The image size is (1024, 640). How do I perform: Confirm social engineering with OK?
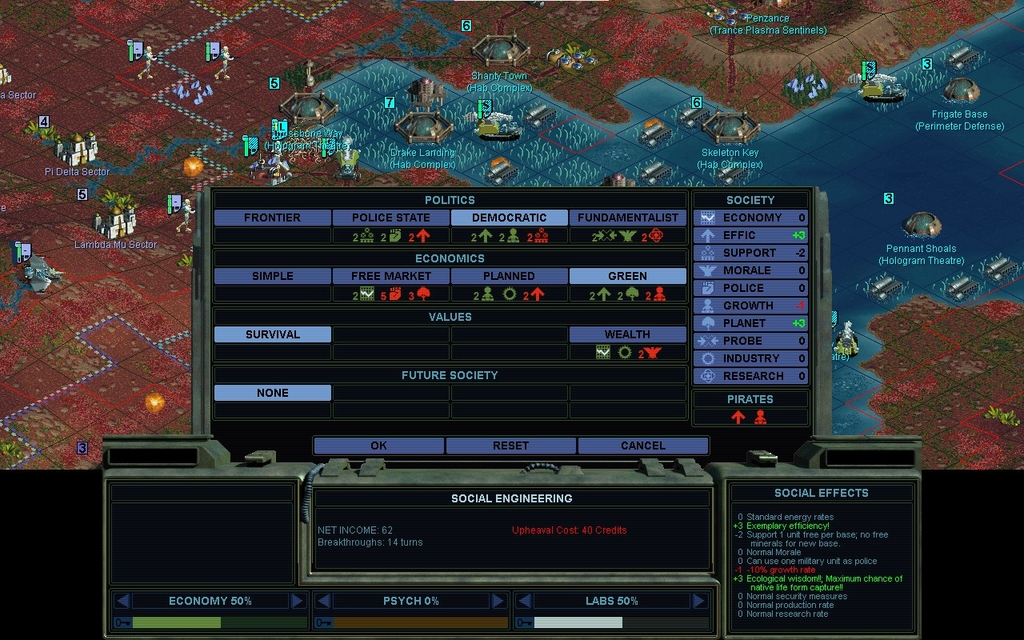378,445
